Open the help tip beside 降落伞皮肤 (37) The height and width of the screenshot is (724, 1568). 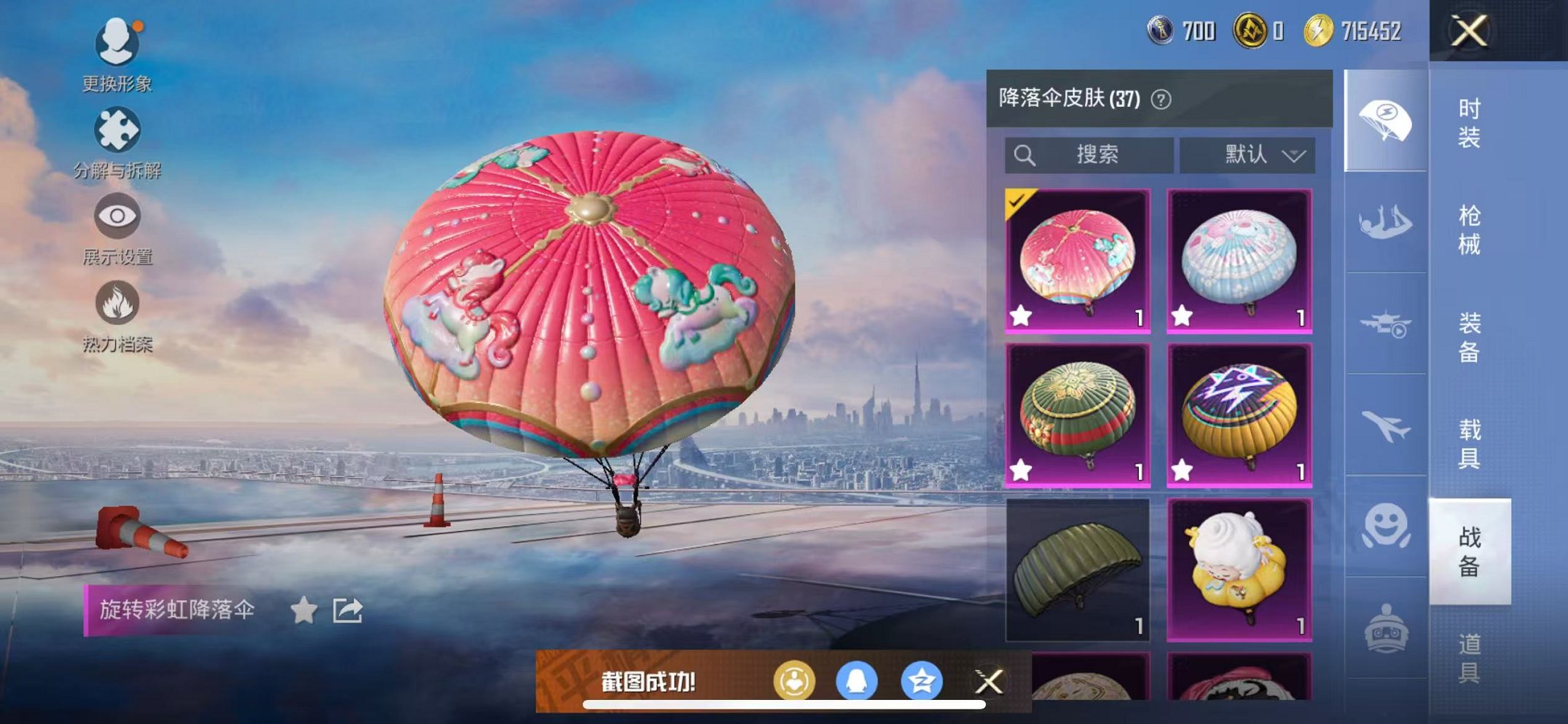pos(1160,99)
